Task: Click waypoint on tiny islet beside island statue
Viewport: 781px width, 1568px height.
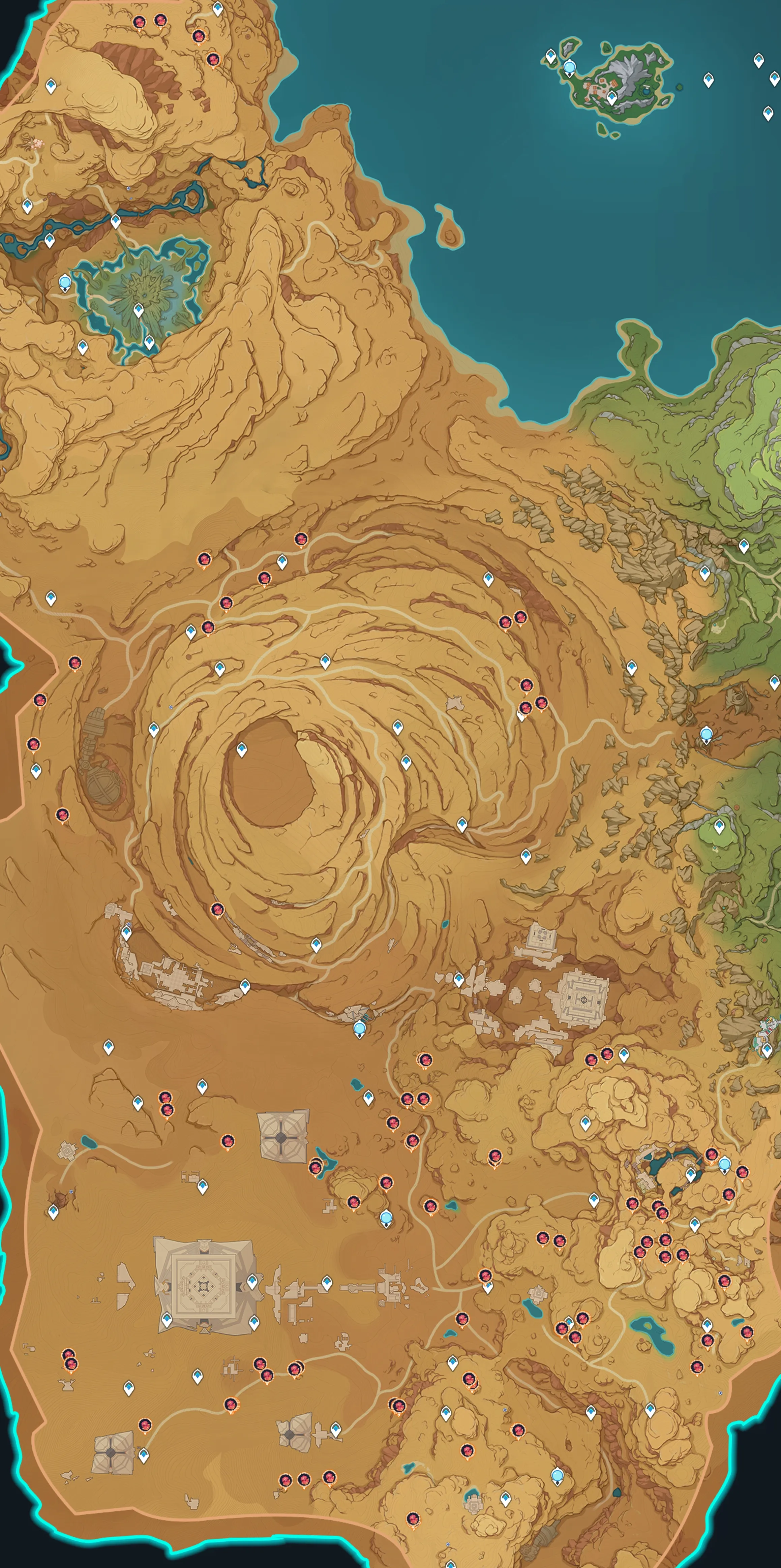Action: coord(551,57)
